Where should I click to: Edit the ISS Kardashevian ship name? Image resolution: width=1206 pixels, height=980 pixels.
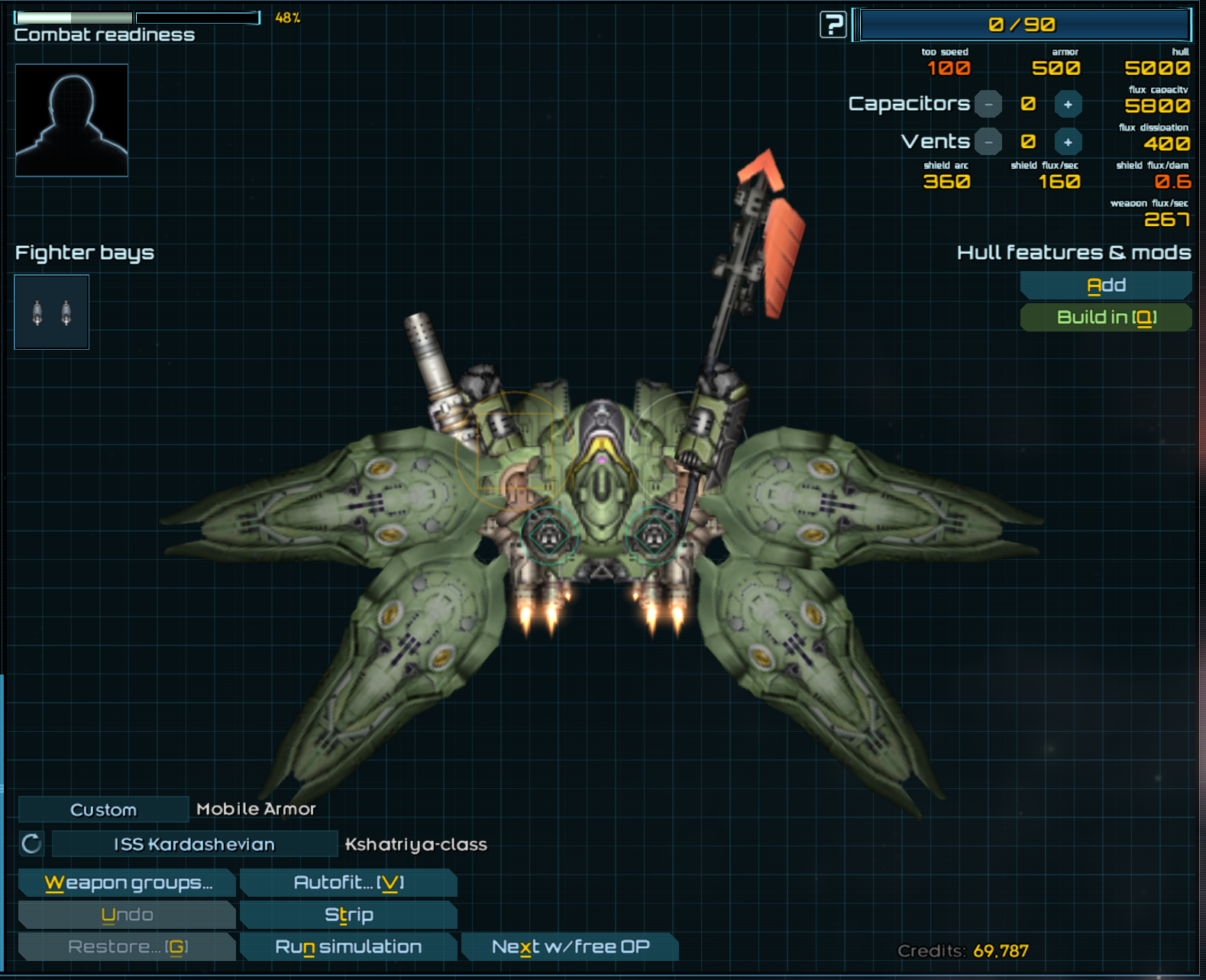click(x=194, y=844)
